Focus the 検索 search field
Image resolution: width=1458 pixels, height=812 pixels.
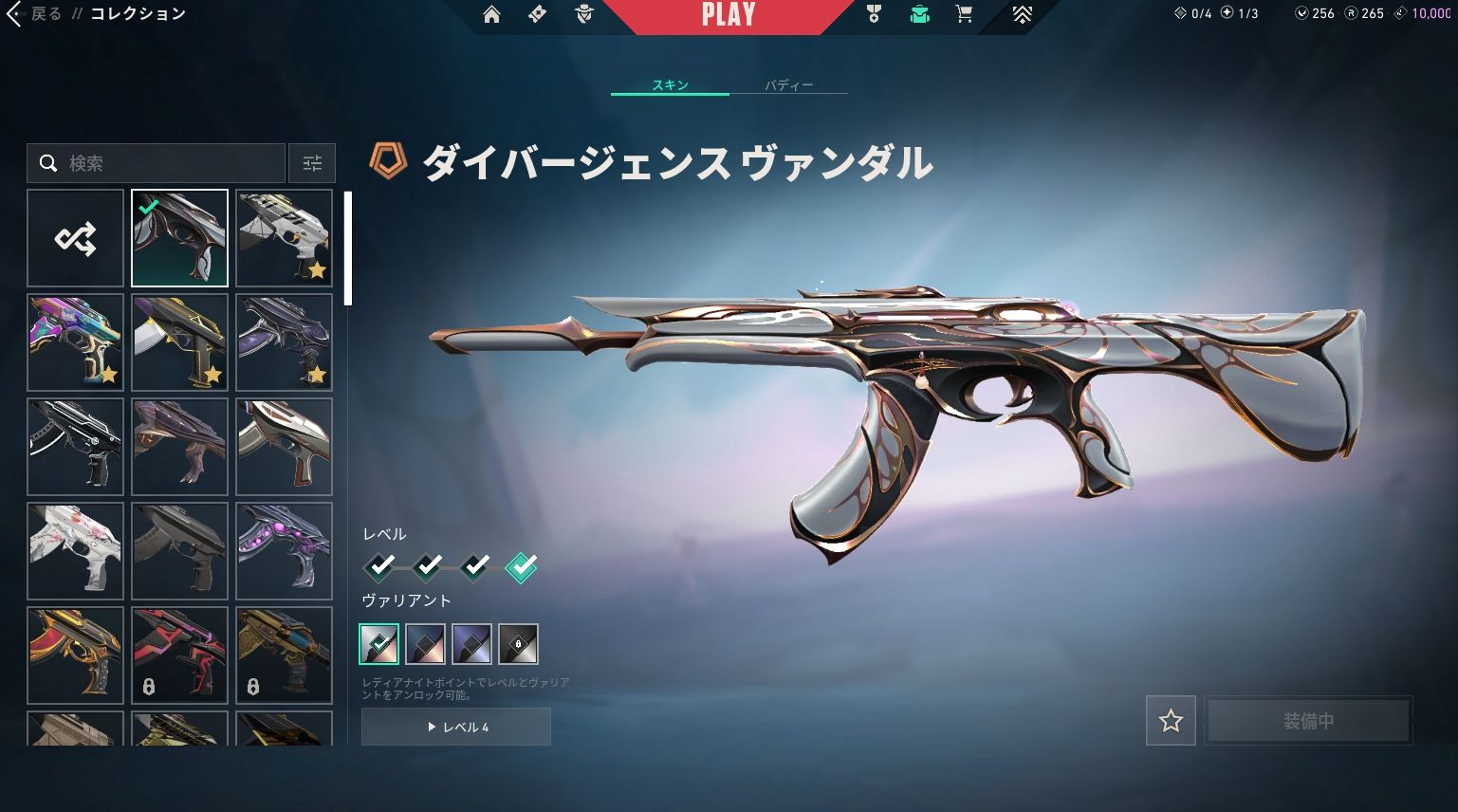click(171, 163)
